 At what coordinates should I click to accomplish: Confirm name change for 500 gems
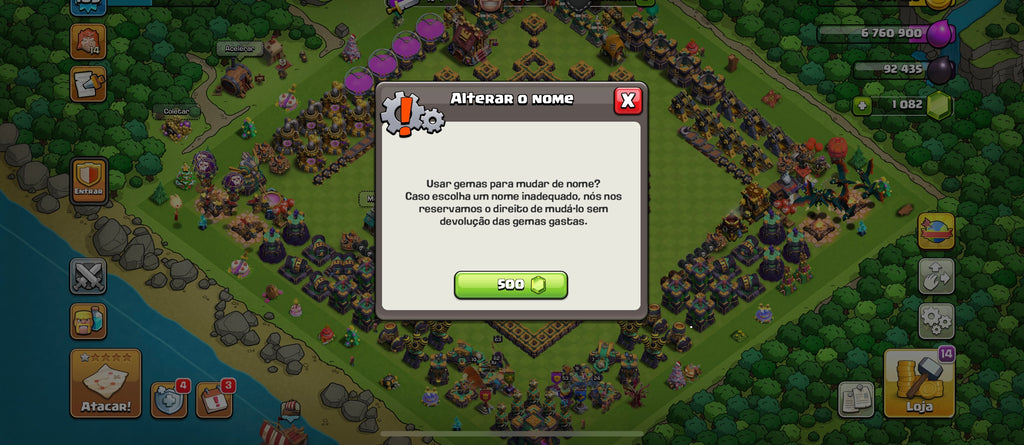[510, 285]
